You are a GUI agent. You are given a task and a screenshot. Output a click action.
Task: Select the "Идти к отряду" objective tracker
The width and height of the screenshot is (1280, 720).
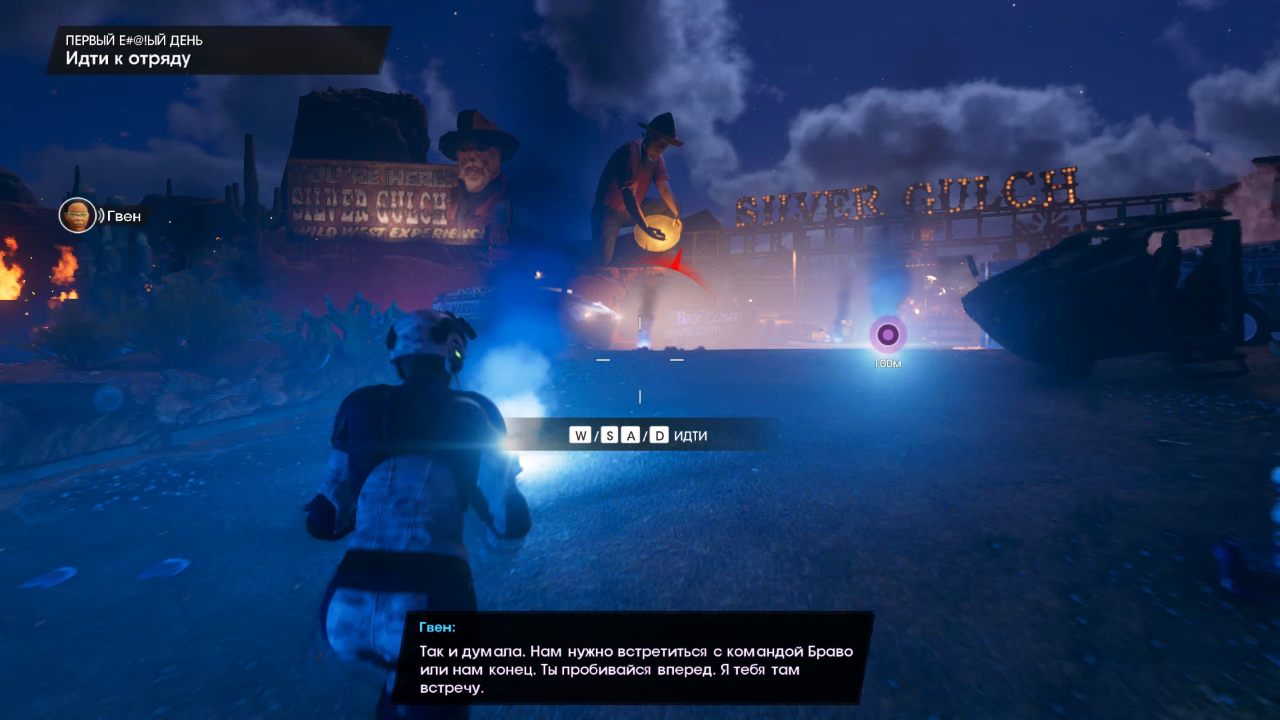click(129, 58)
